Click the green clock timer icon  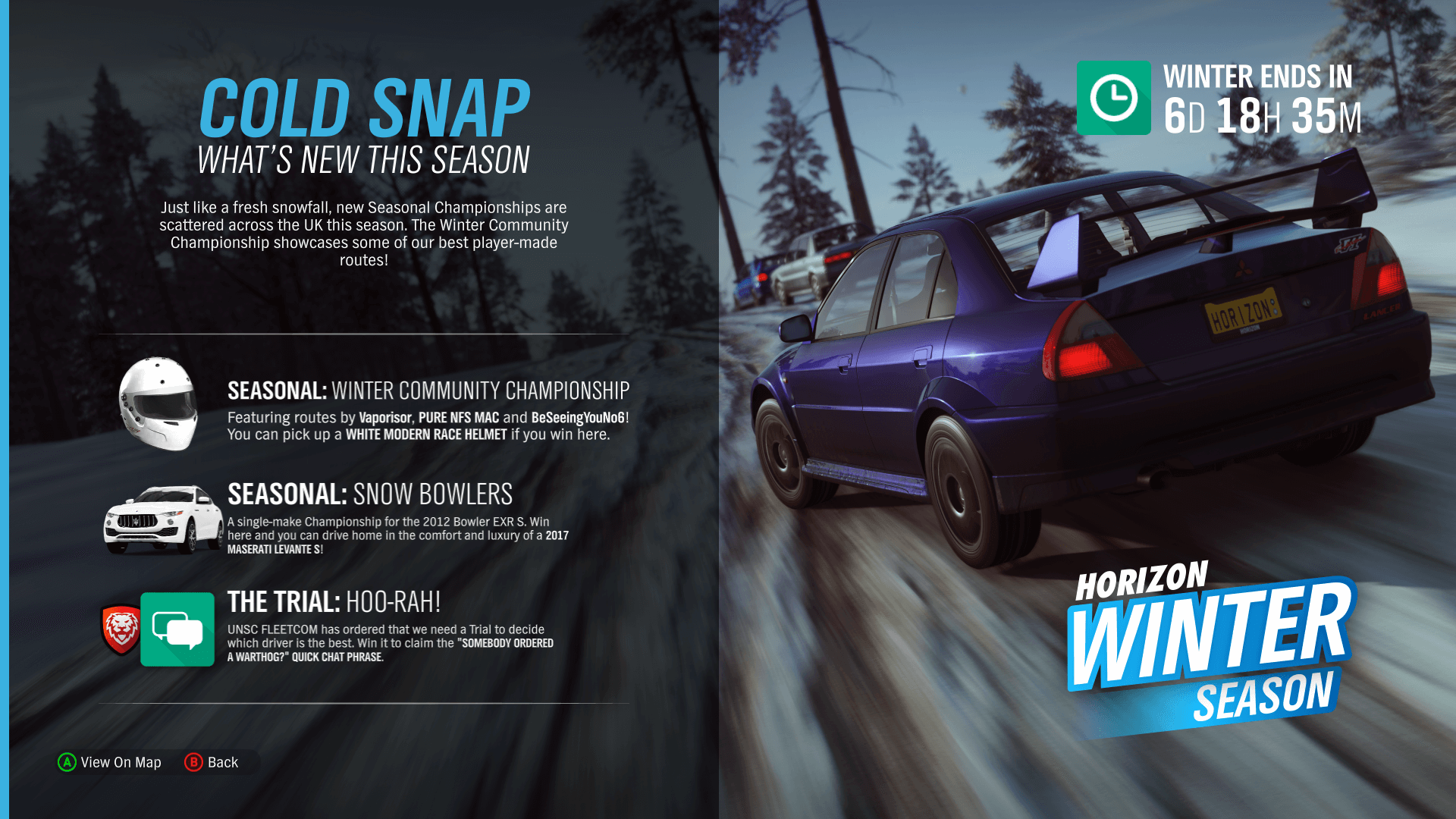1113,97
